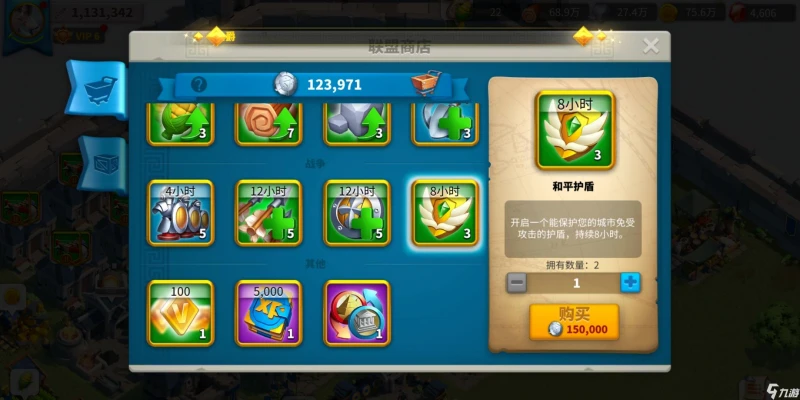The width and height of the screenshot is (800, 400).
Task: Pick the pyramid and building item
Action: 357,312
